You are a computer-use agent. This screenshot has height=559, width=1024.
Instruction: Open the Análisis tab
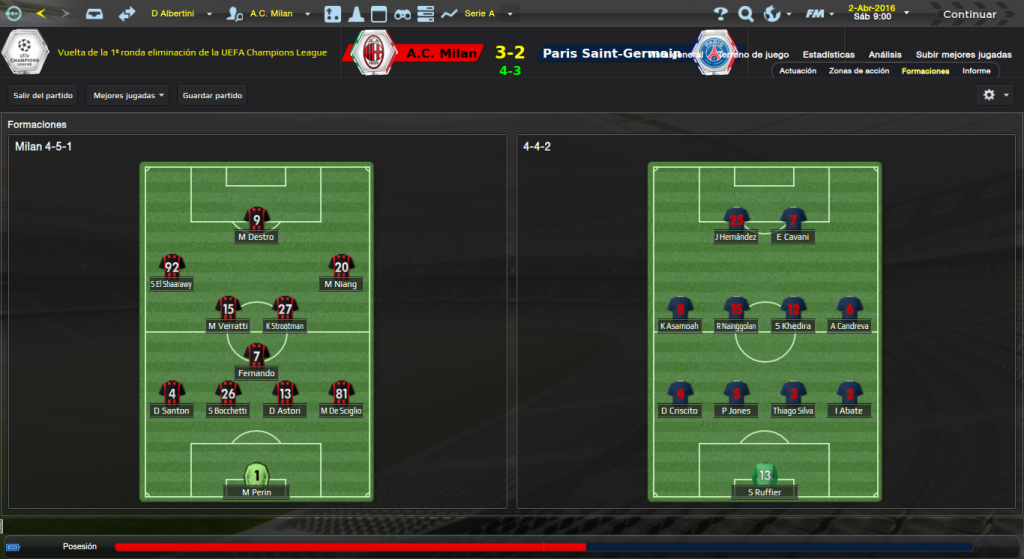885,55
